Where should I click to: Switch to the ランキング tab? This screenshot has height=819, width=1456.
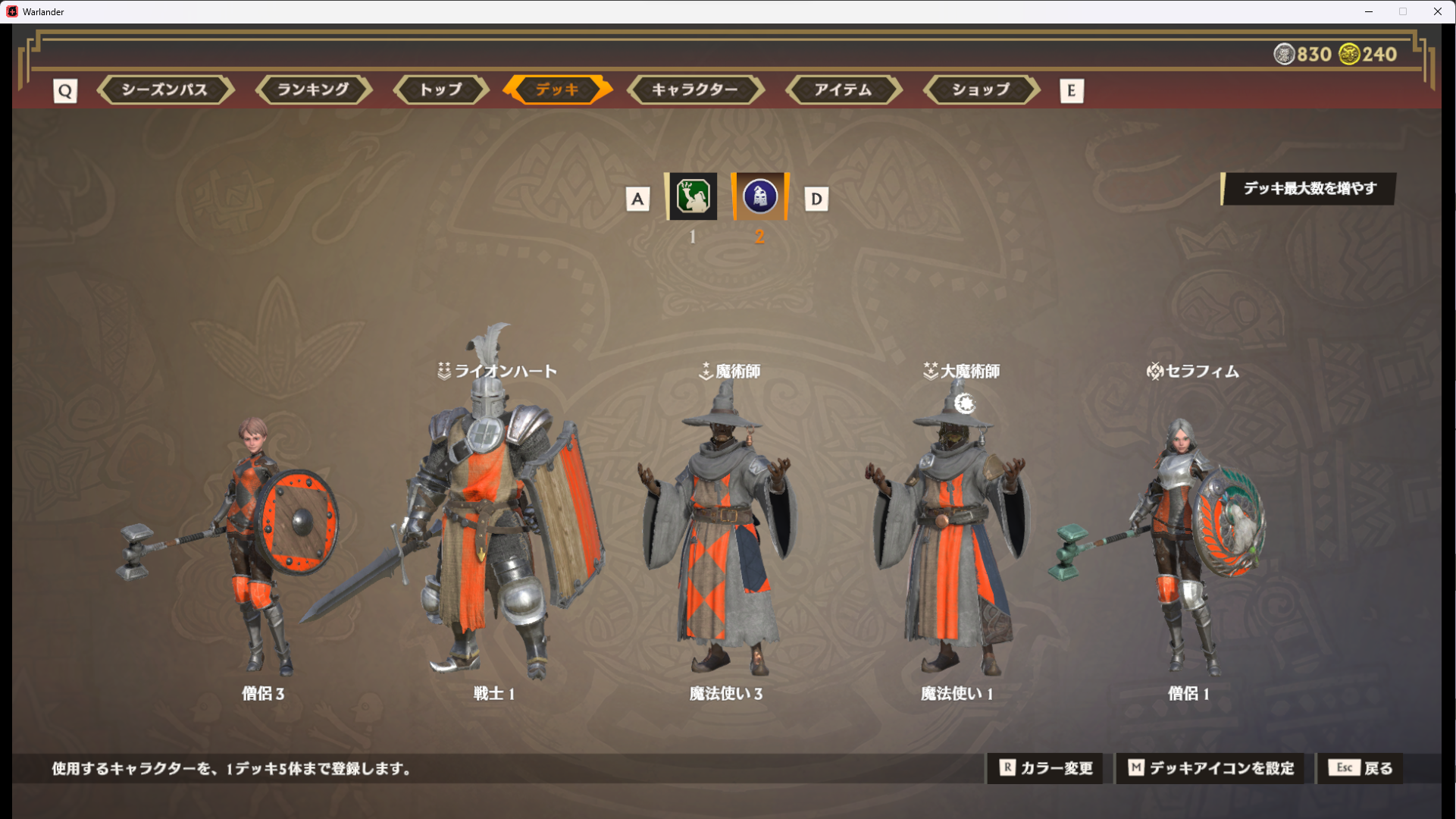[x=313, y=89]
